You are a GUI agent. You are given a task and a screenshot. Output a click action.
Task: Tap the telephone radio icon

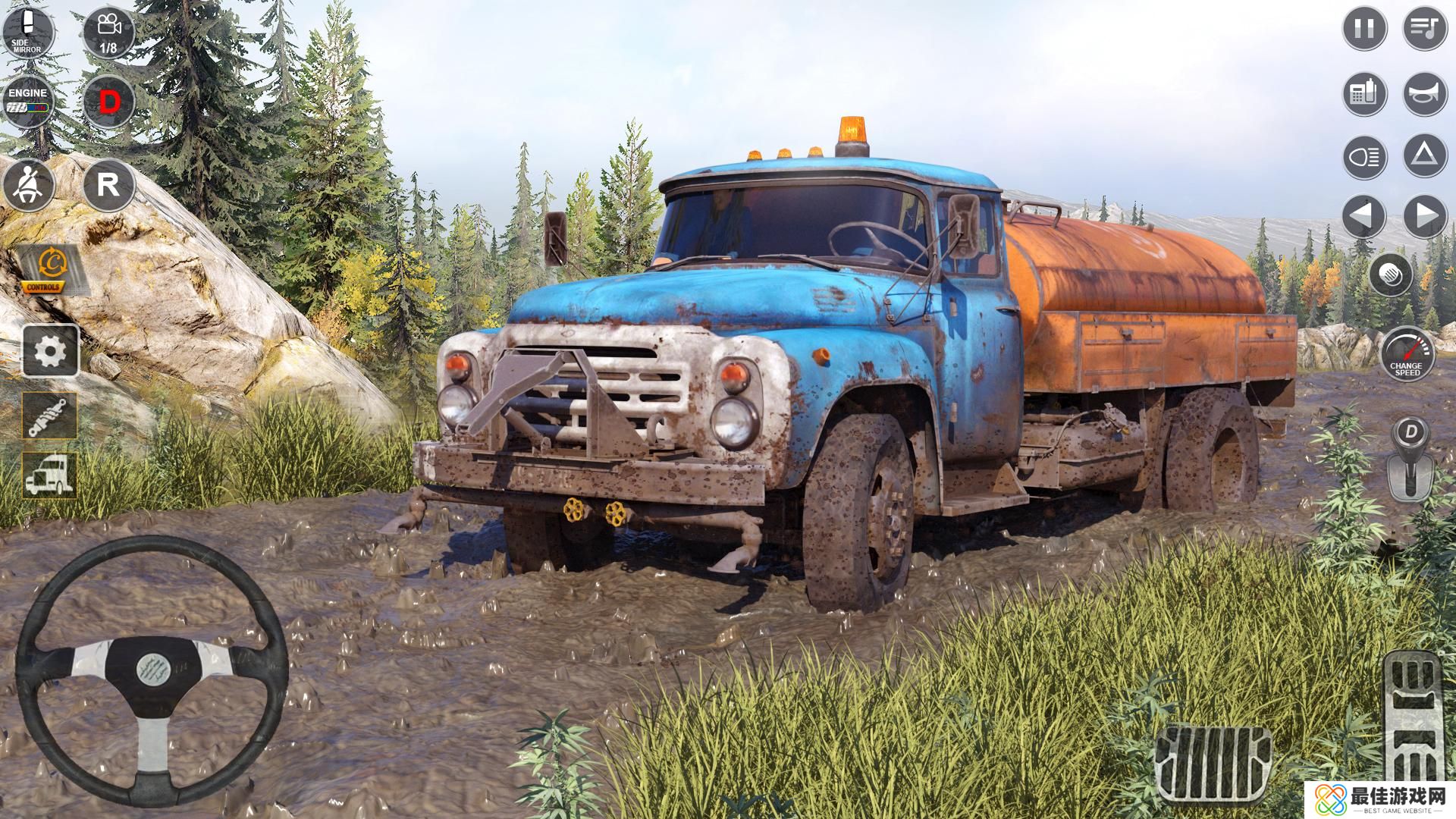(1364, 94)
